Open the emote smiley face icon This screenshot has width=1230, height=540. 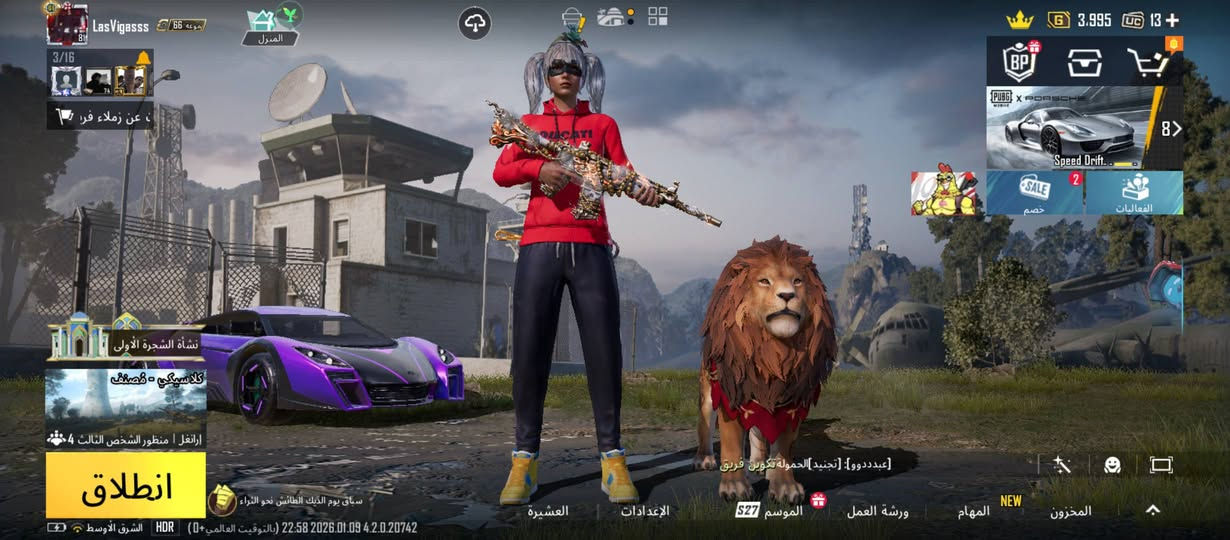coord(1112,465)
